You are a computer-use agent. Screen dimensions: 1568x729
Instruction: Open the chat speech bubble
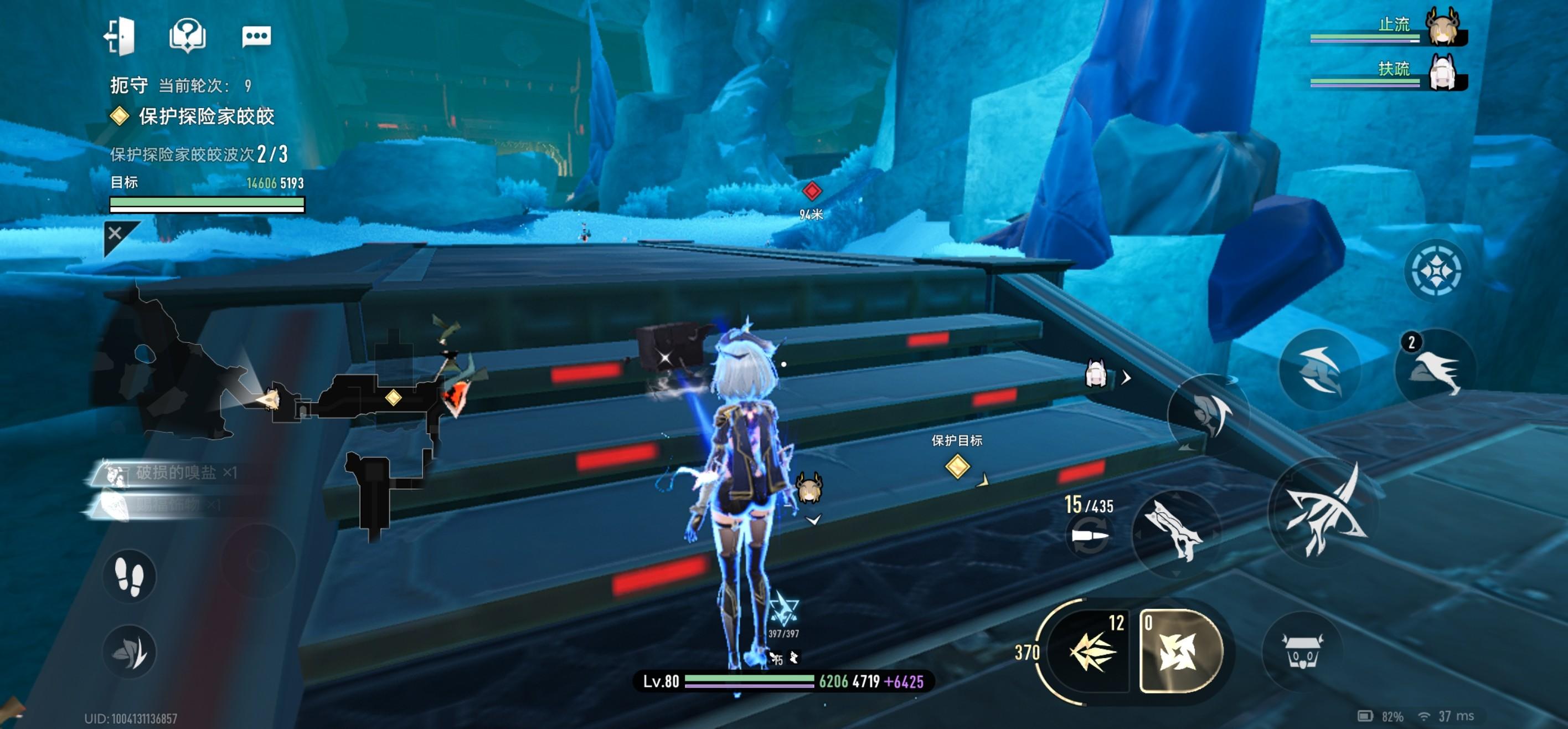[256, 36]
